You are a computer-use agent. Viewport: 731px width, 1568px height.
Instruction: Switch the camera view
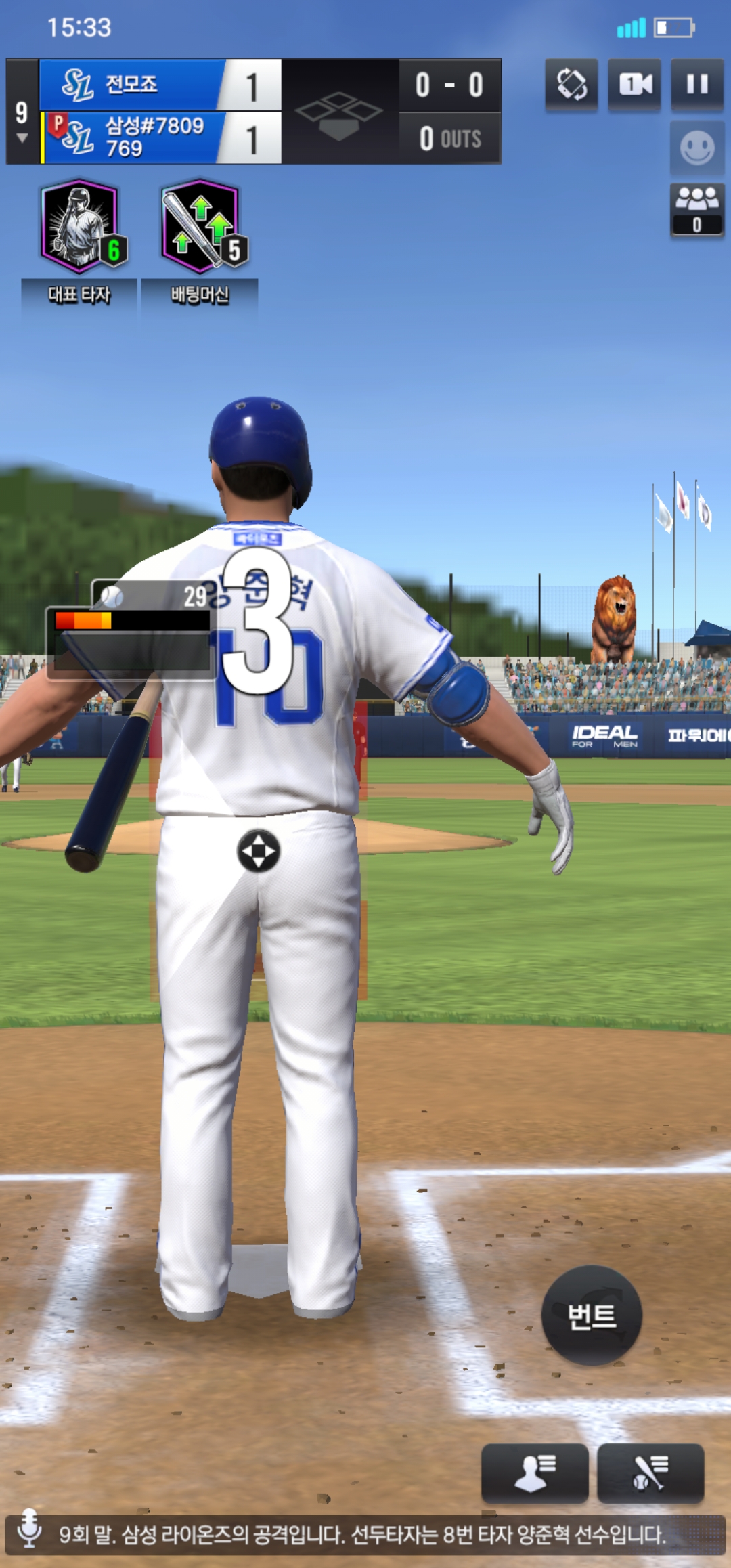635,85
